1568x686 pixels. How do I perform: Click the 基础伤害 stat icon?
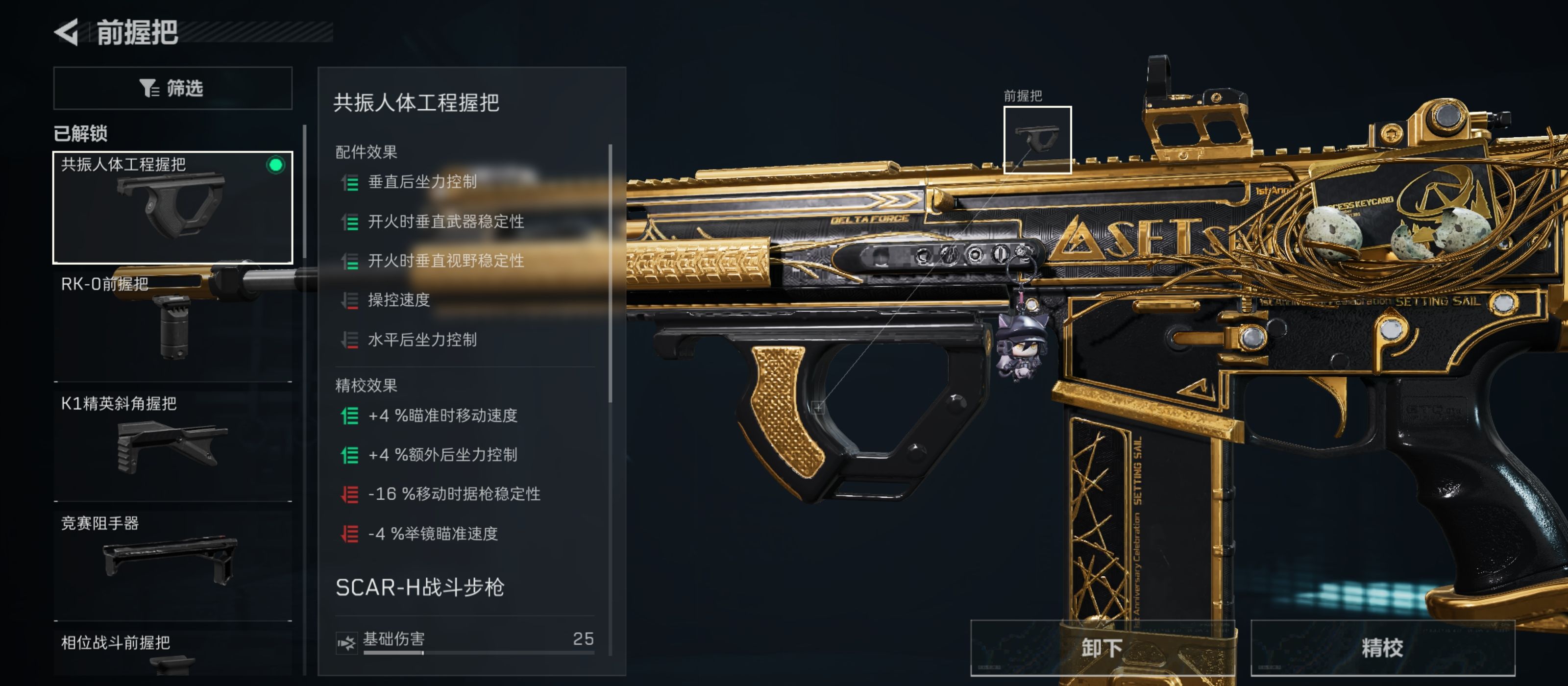(x=346, y=639)
